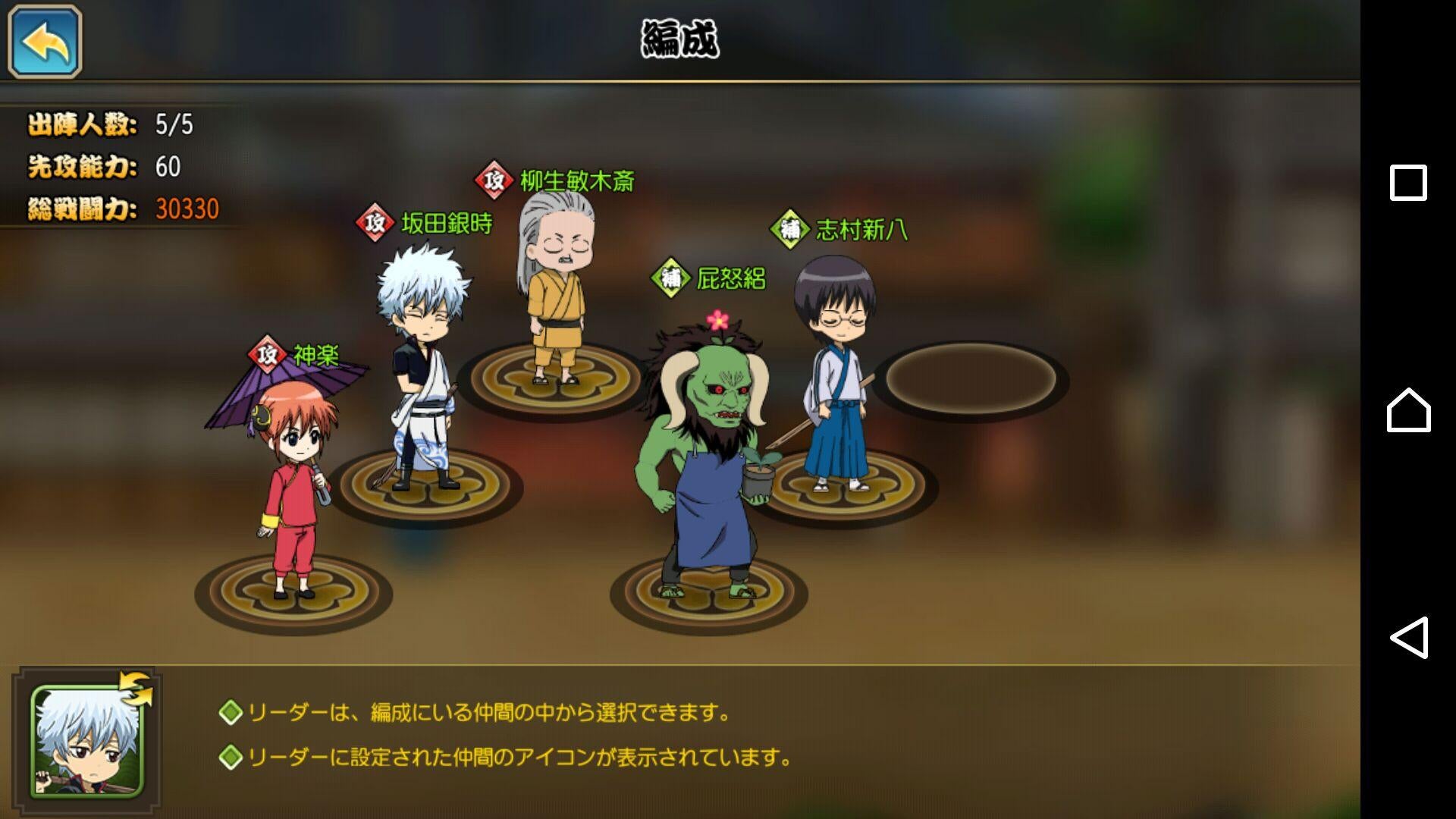Open Android recent apps square button
This screenshot has width=1456, height=819.
coord(1408,183)
